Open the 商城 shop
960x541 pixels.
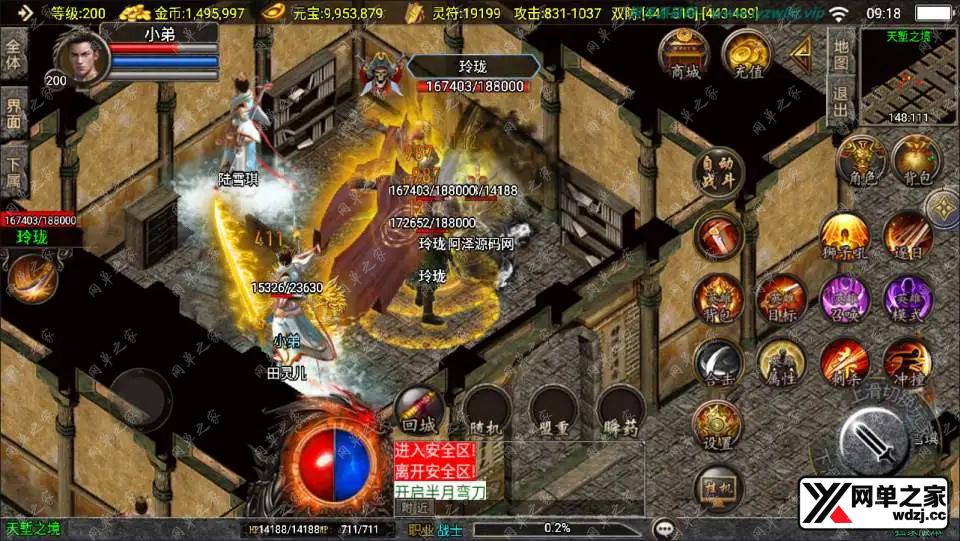(686, 56)
